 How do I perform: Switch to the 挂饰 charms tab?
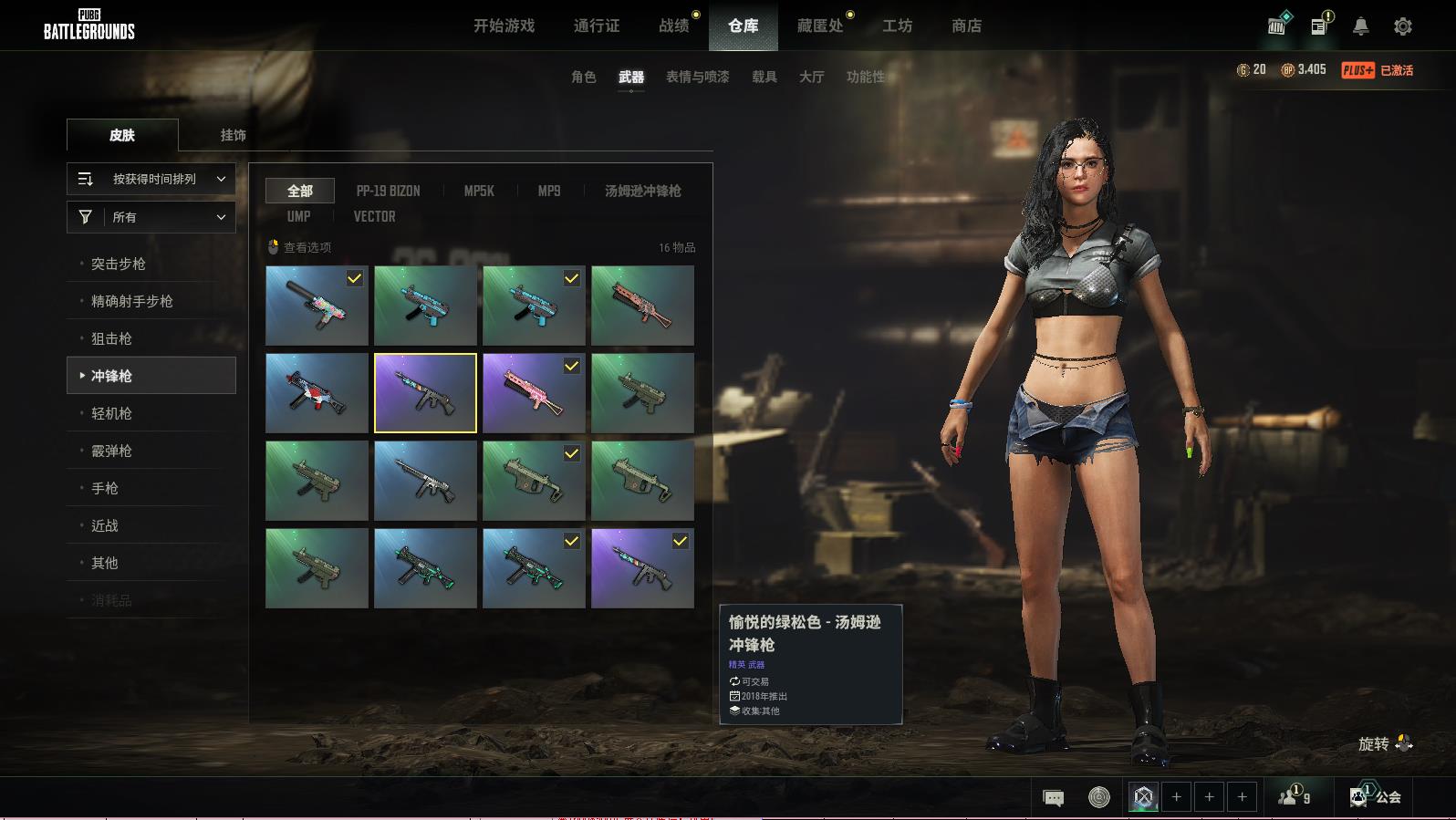coord(233,135)
